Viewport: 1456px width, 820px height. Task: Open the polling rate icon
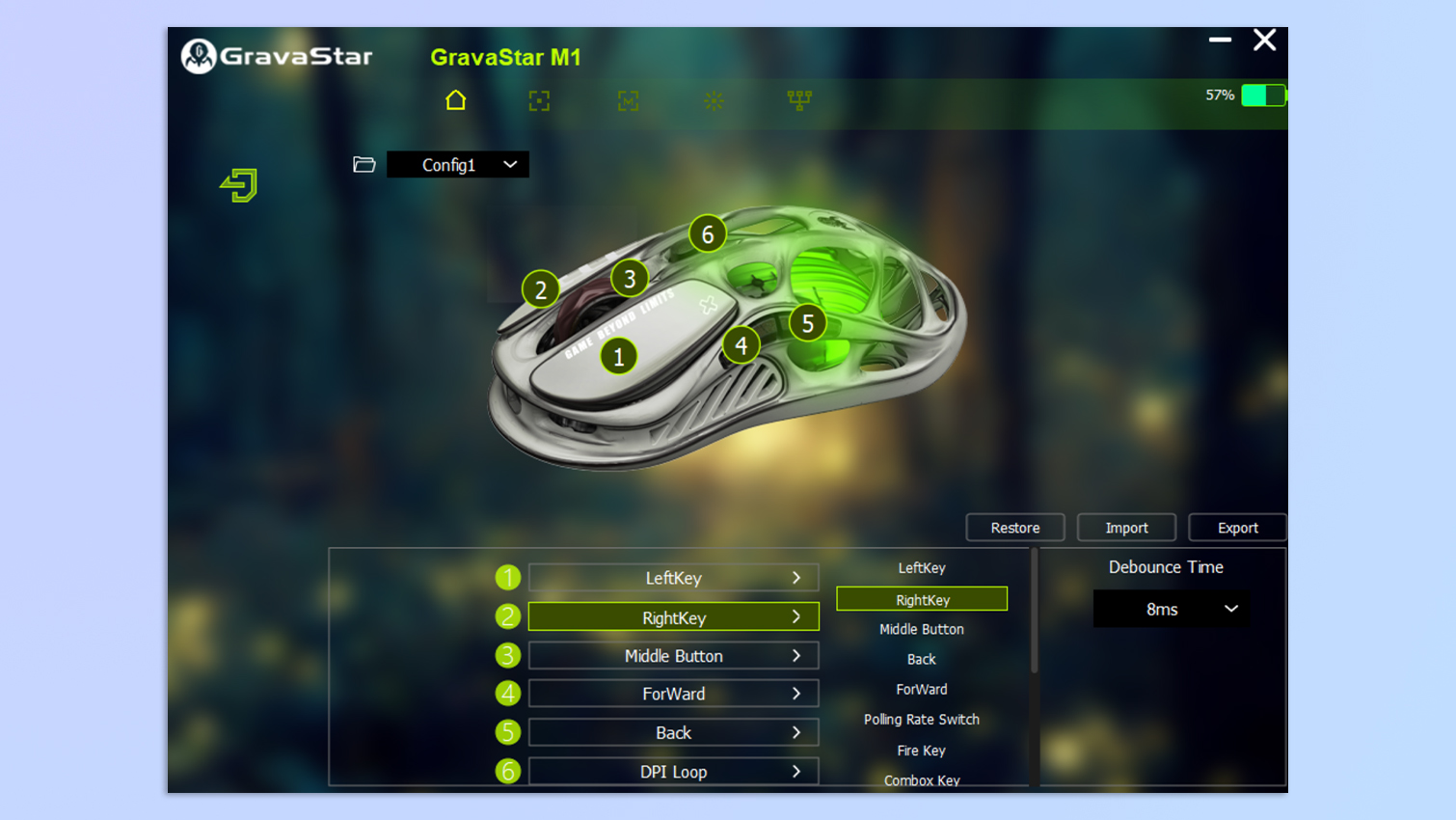798,100
